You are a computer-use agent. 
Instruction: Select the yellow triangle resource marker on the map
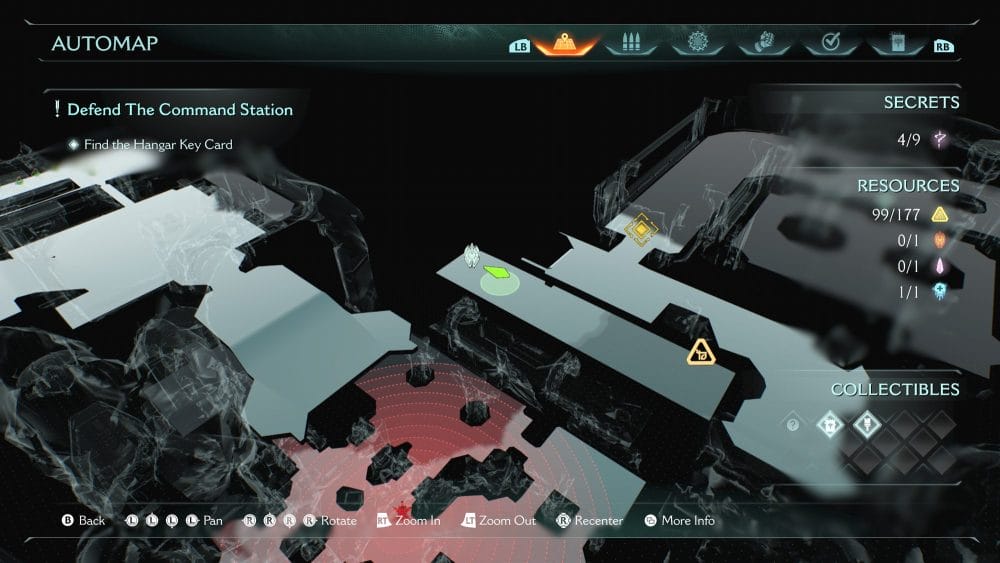click(x=702, y=352)
